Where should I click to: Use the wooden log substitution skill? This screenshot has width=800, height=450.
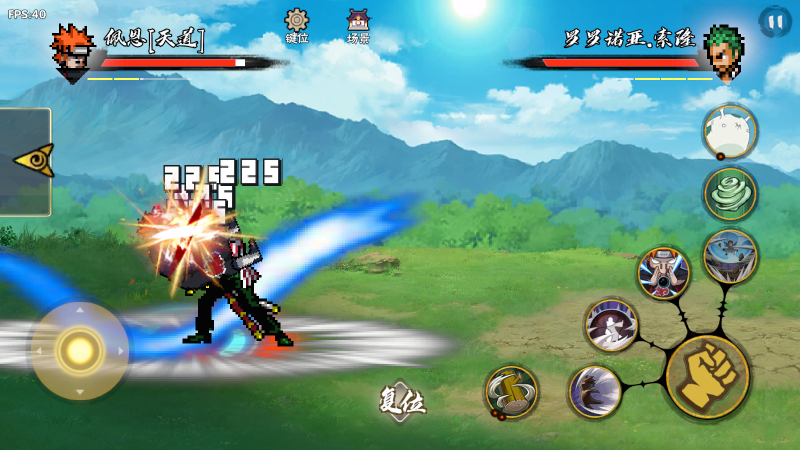tap(512, 391)
